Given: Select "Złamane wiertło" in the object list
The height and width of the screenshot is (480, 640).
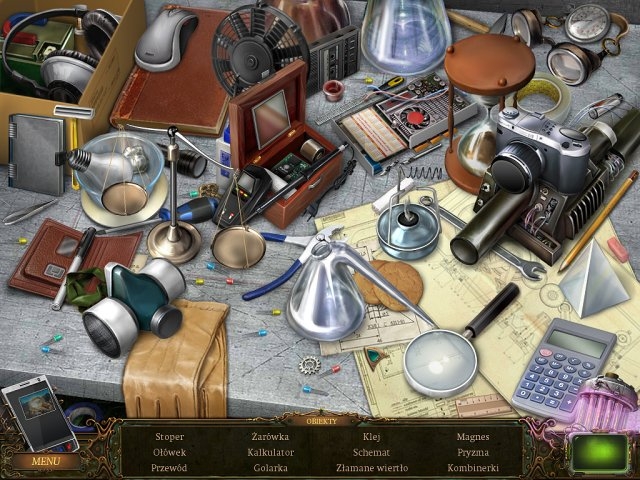Looking at the screenshot, I should pyautogui.click(x=371, y=467).
